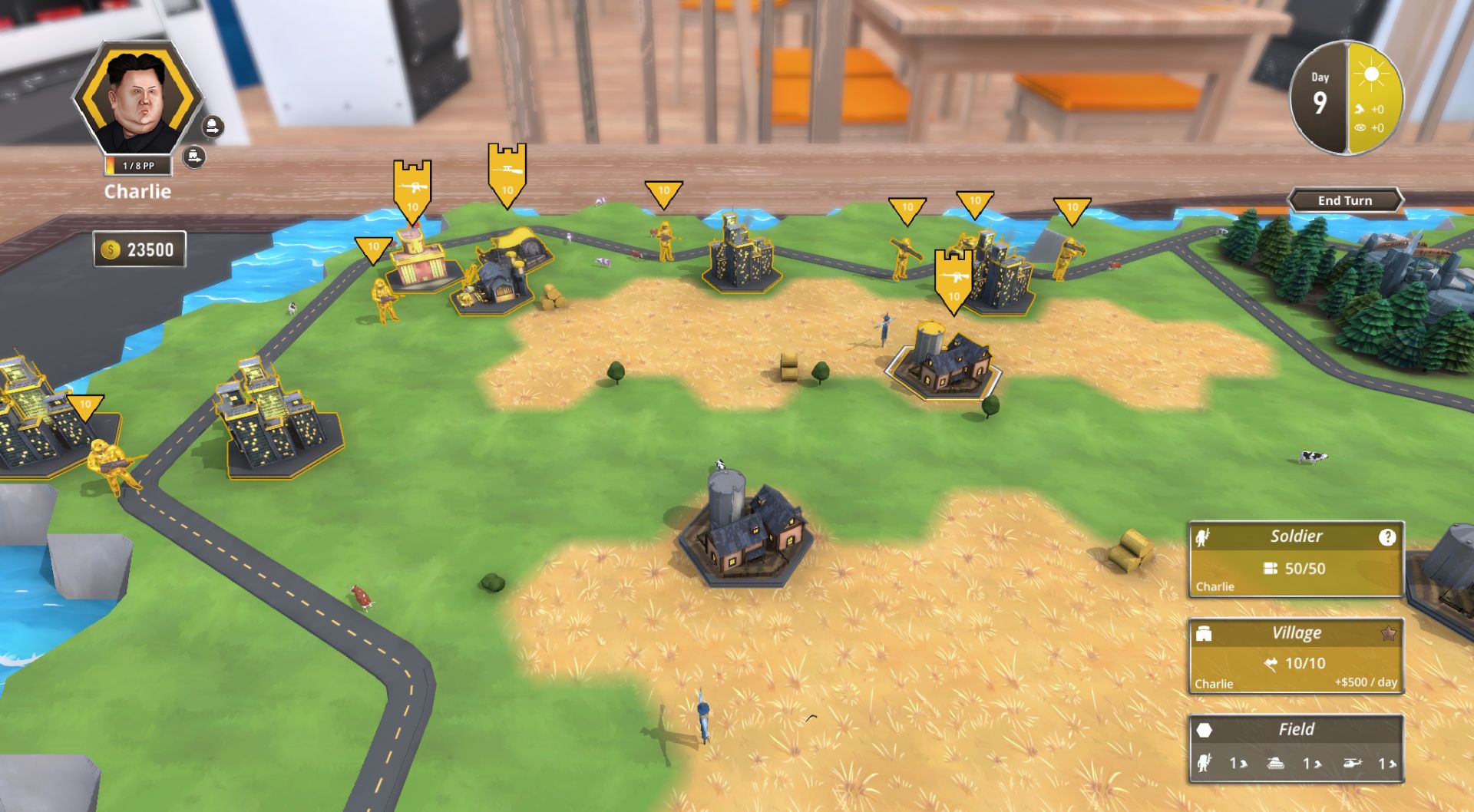Click the next building cycle button
The width and height of the screenshot is (1474, 812).
pos(195,157)
